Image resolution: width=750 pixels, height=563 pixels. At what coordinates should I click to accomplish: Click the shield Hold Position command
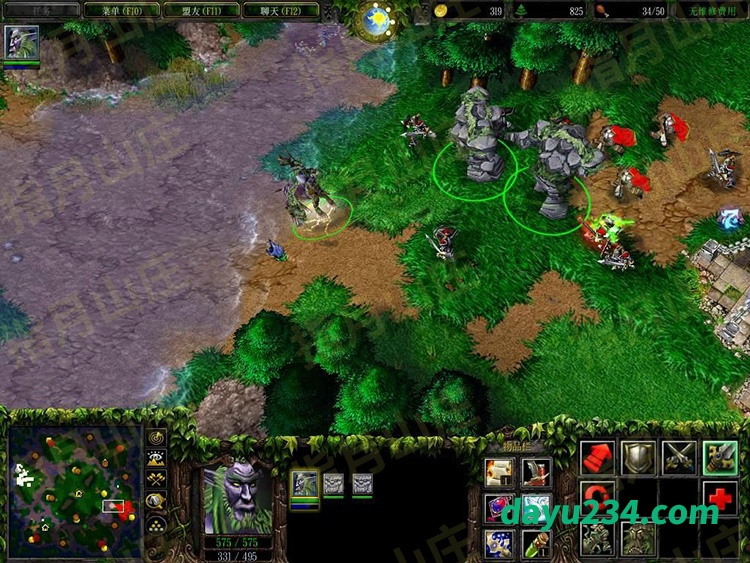[x=638, y=457]
